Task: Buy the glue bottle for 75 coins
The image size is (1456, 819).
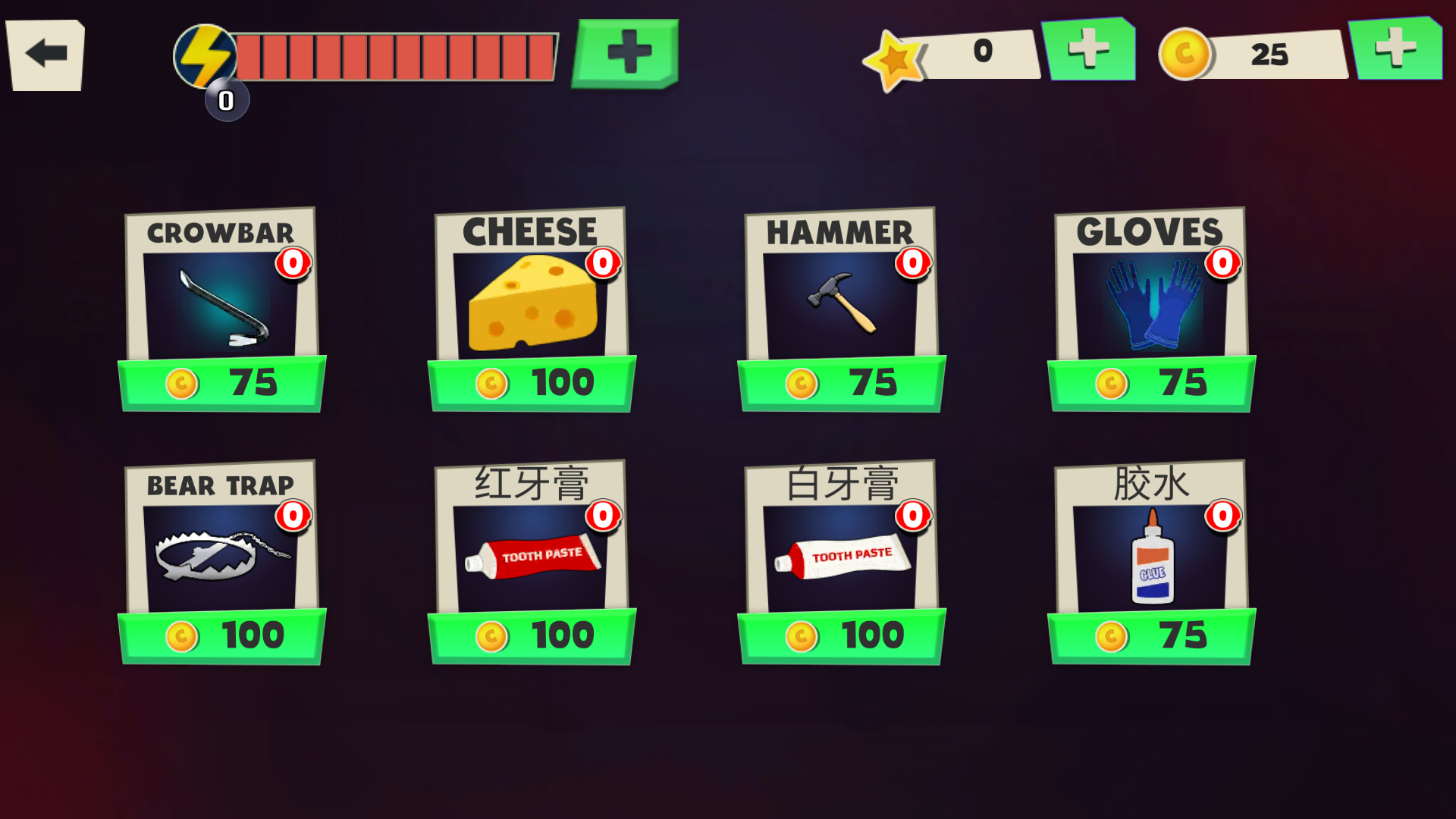Action: 1151,635
